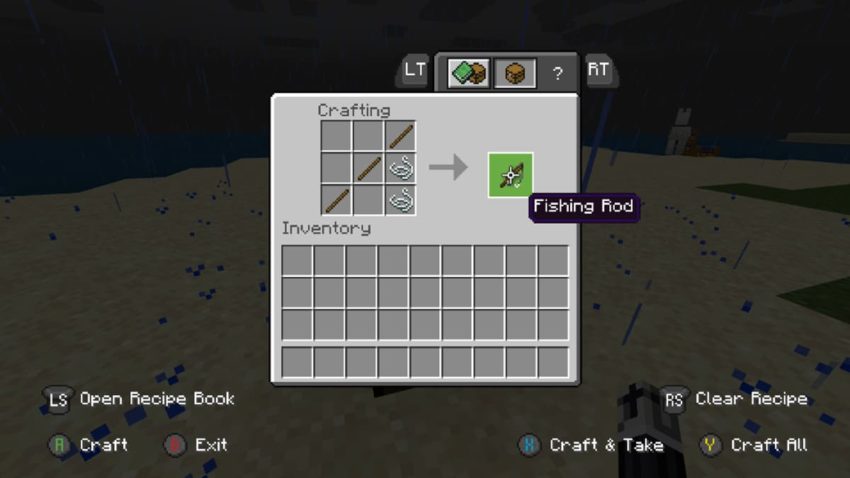Select the question mark help tab

click(x=558, y=73)
